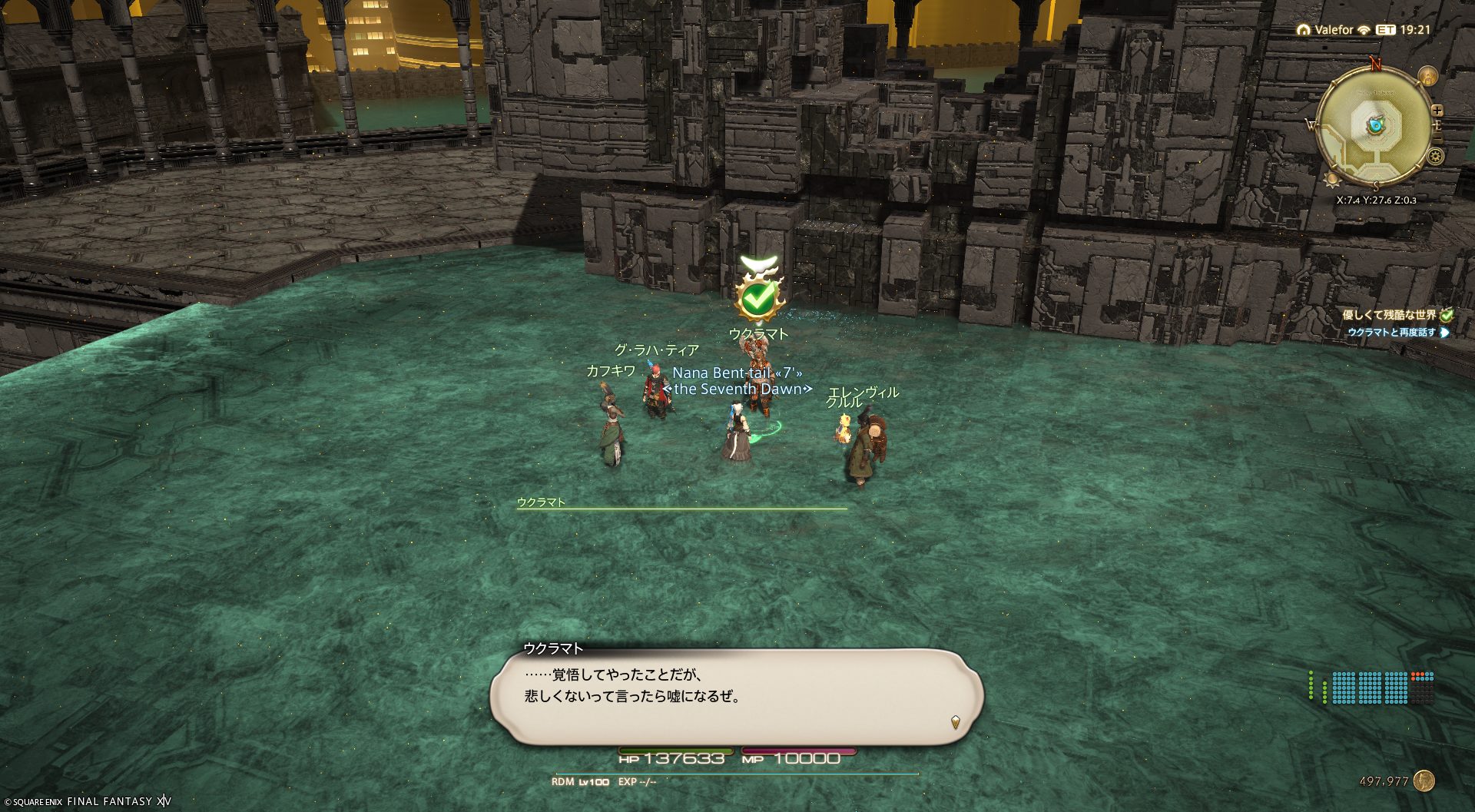Select the ウクラマトと再度話す quest objective
The image size is (1475, 812).
(x=1391, y=333)
